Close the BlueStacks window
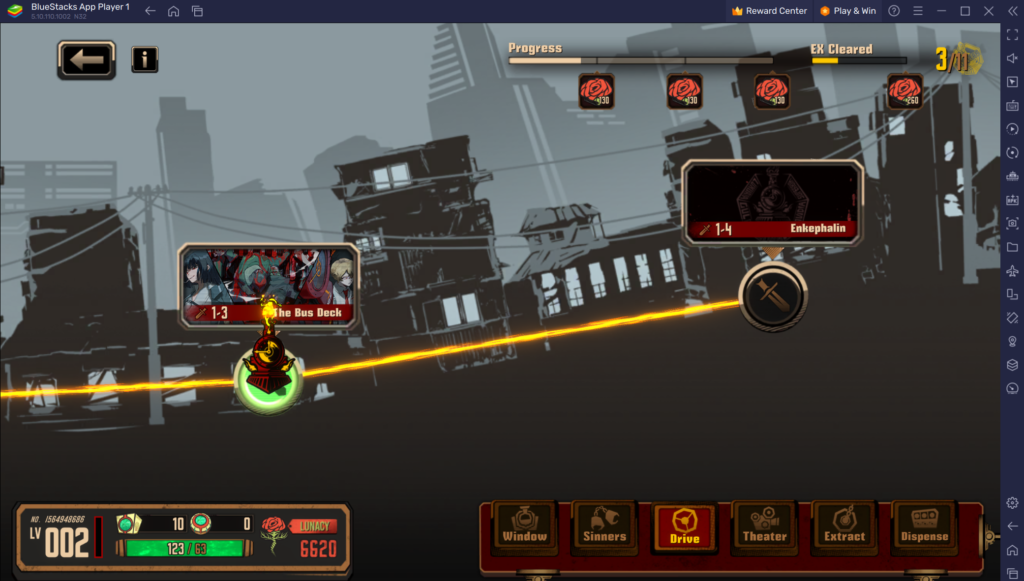This screenshot has height=581, width=1024. [990, 11]
